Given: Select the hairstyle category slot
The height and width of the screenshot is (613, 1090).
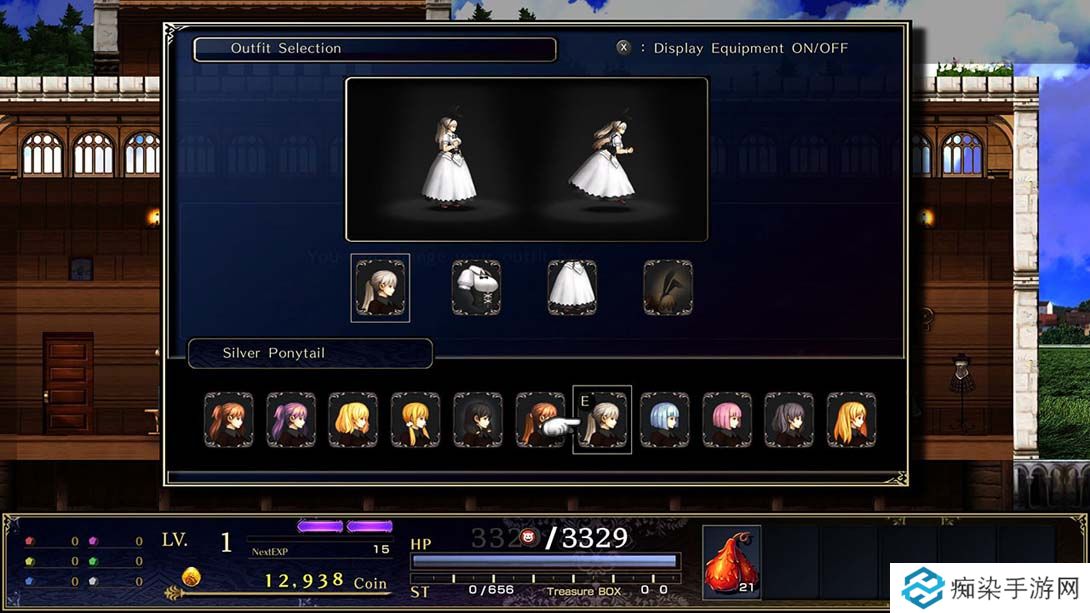Looking at the screenshot, I should pyautogui.click(x=380, y=288).
